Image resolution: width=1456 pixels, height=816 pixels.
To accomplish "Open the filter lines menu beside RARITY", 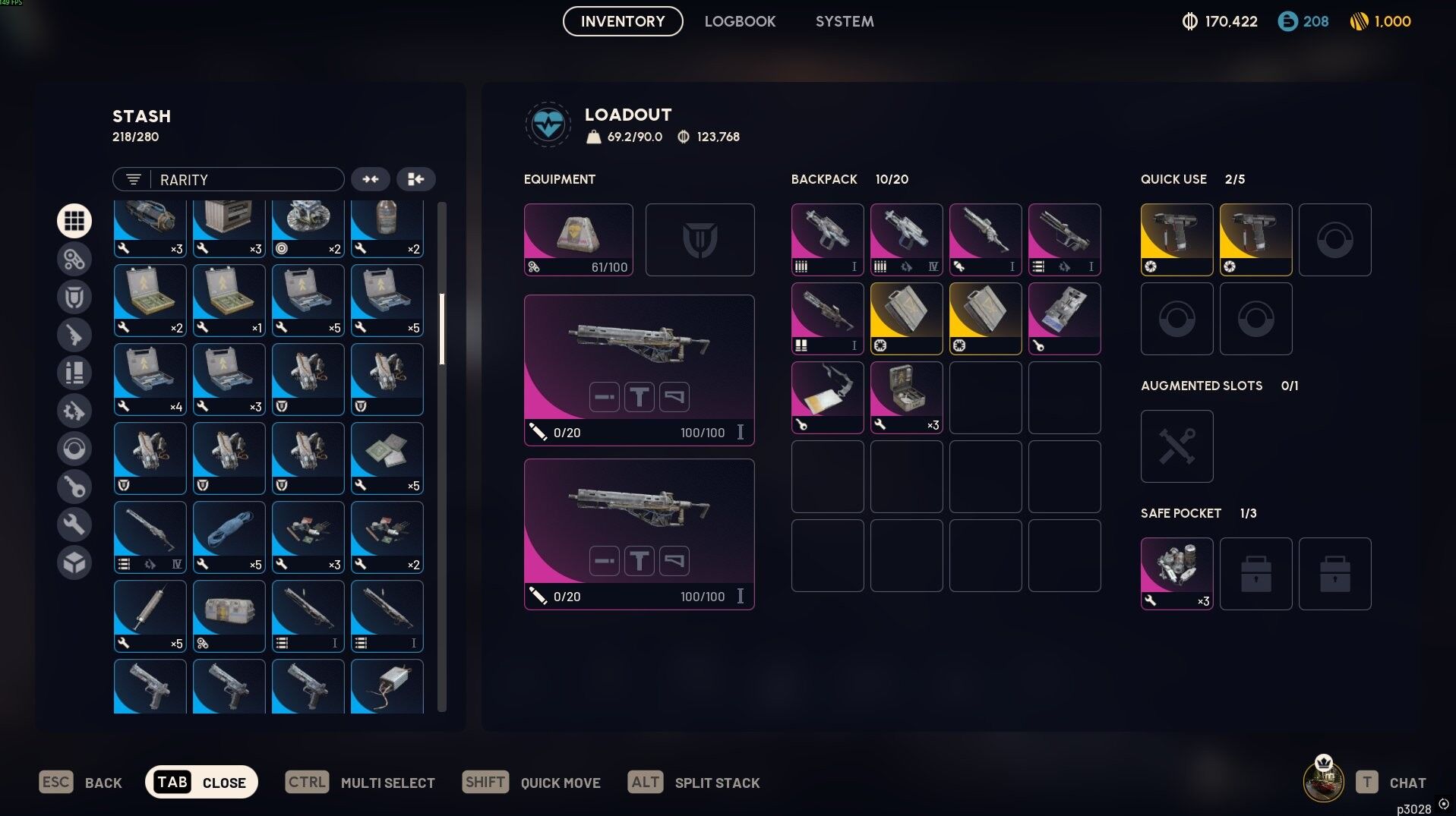I will tap(133, 179).
